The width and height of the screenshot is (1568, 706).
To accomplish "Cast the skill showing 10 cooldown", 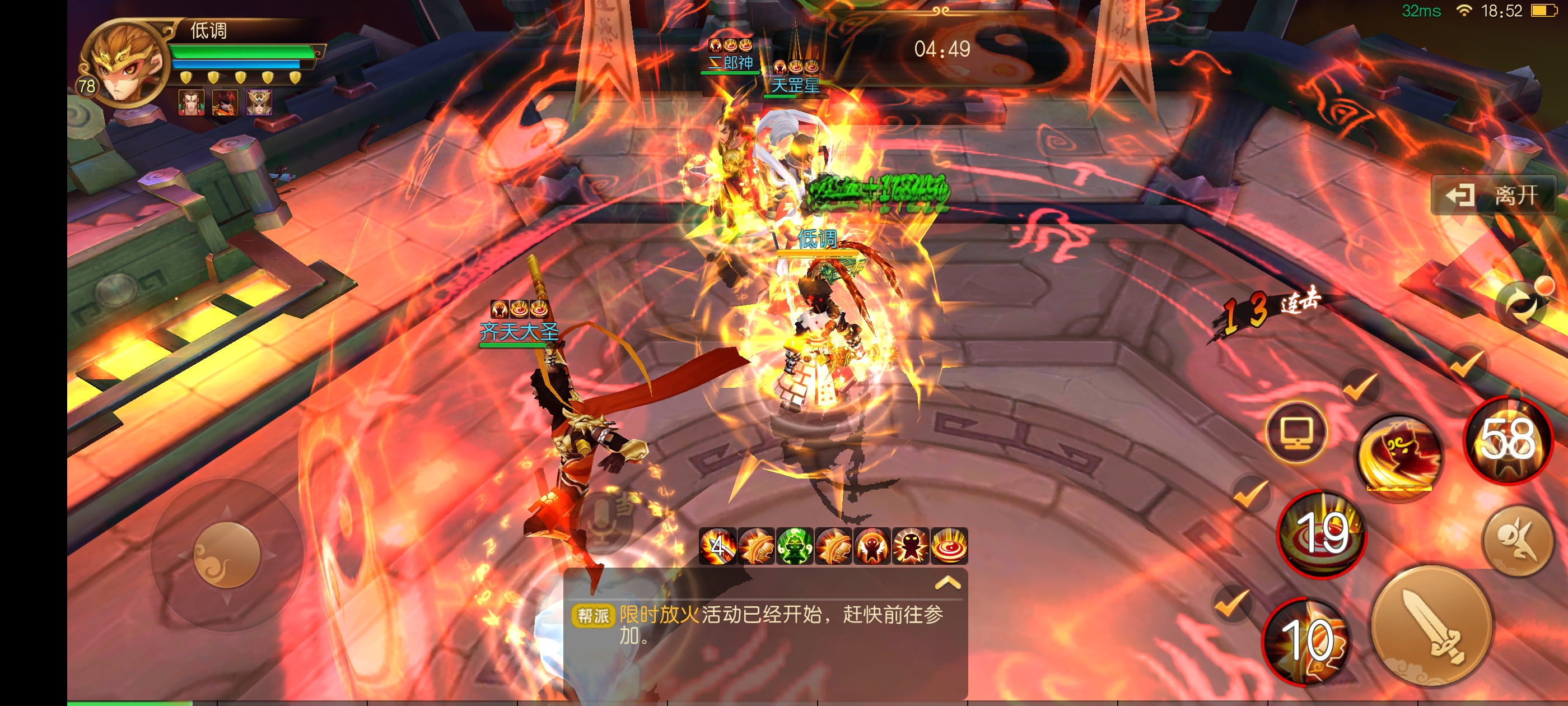I will 1306,641.
